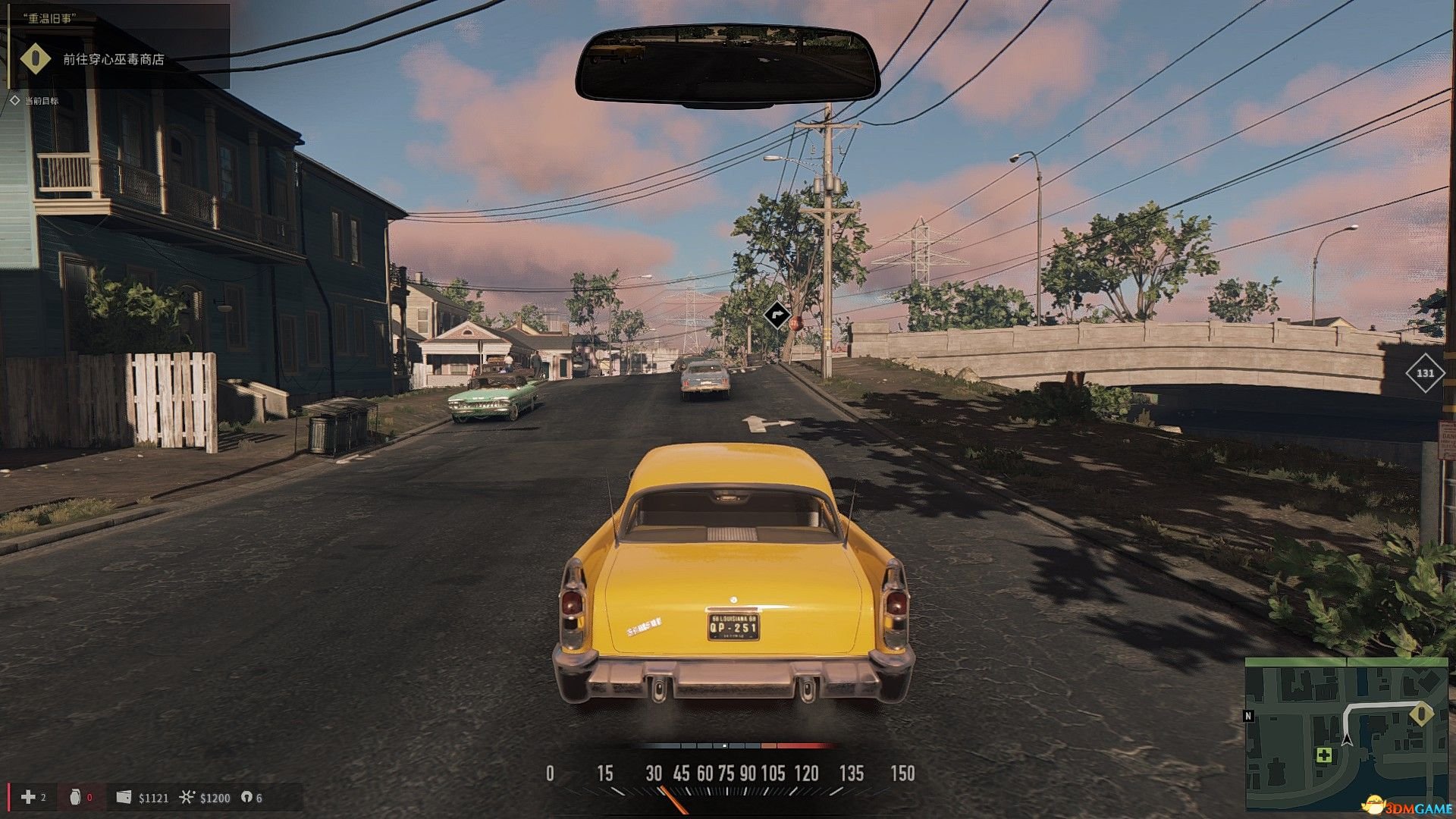Click the green medical cross marker on minimap

coord(1324,755)
